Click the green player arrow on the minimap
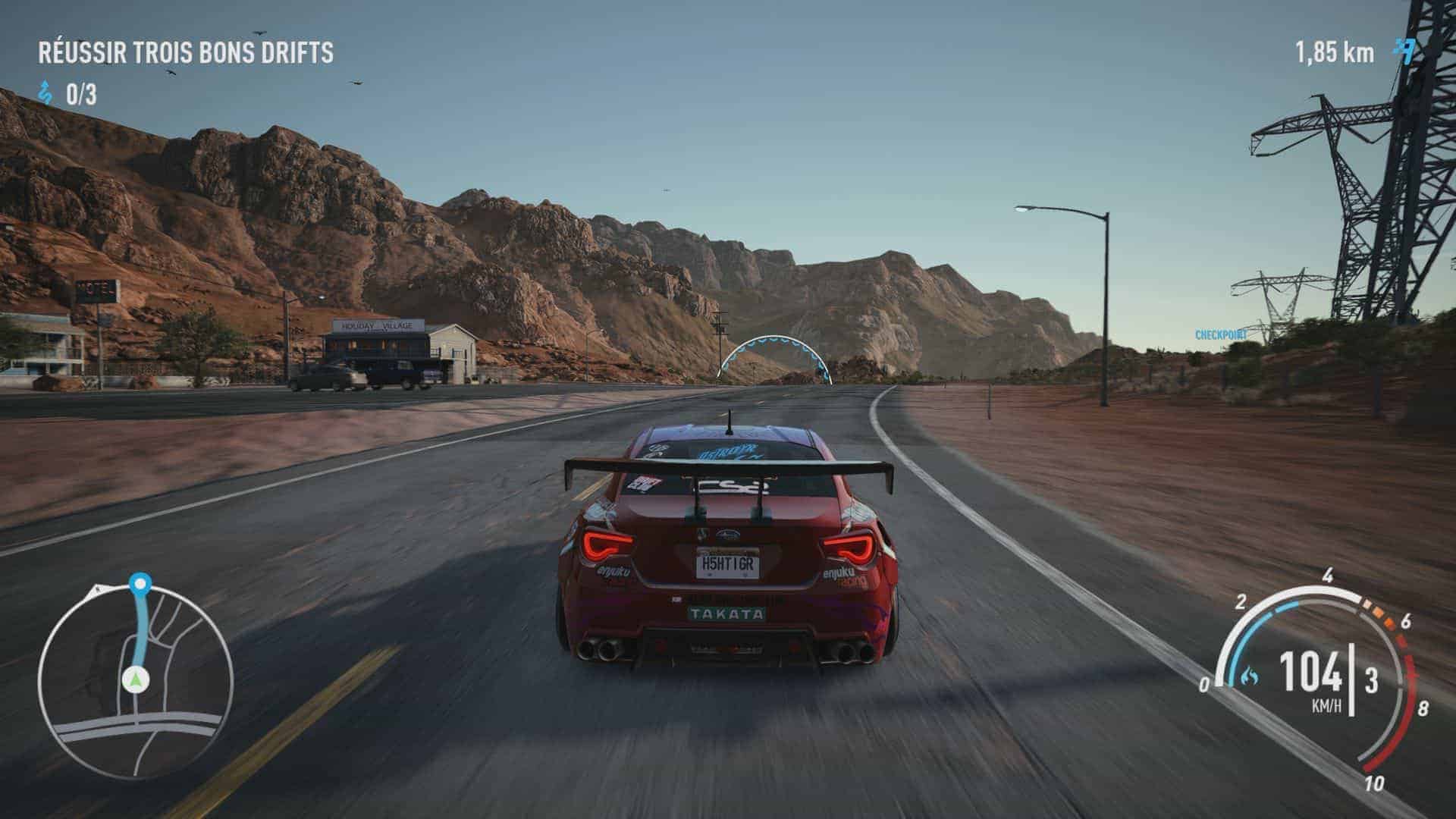Image resolution: width=1456 pixels, height=819 pixels. (136, 679)
